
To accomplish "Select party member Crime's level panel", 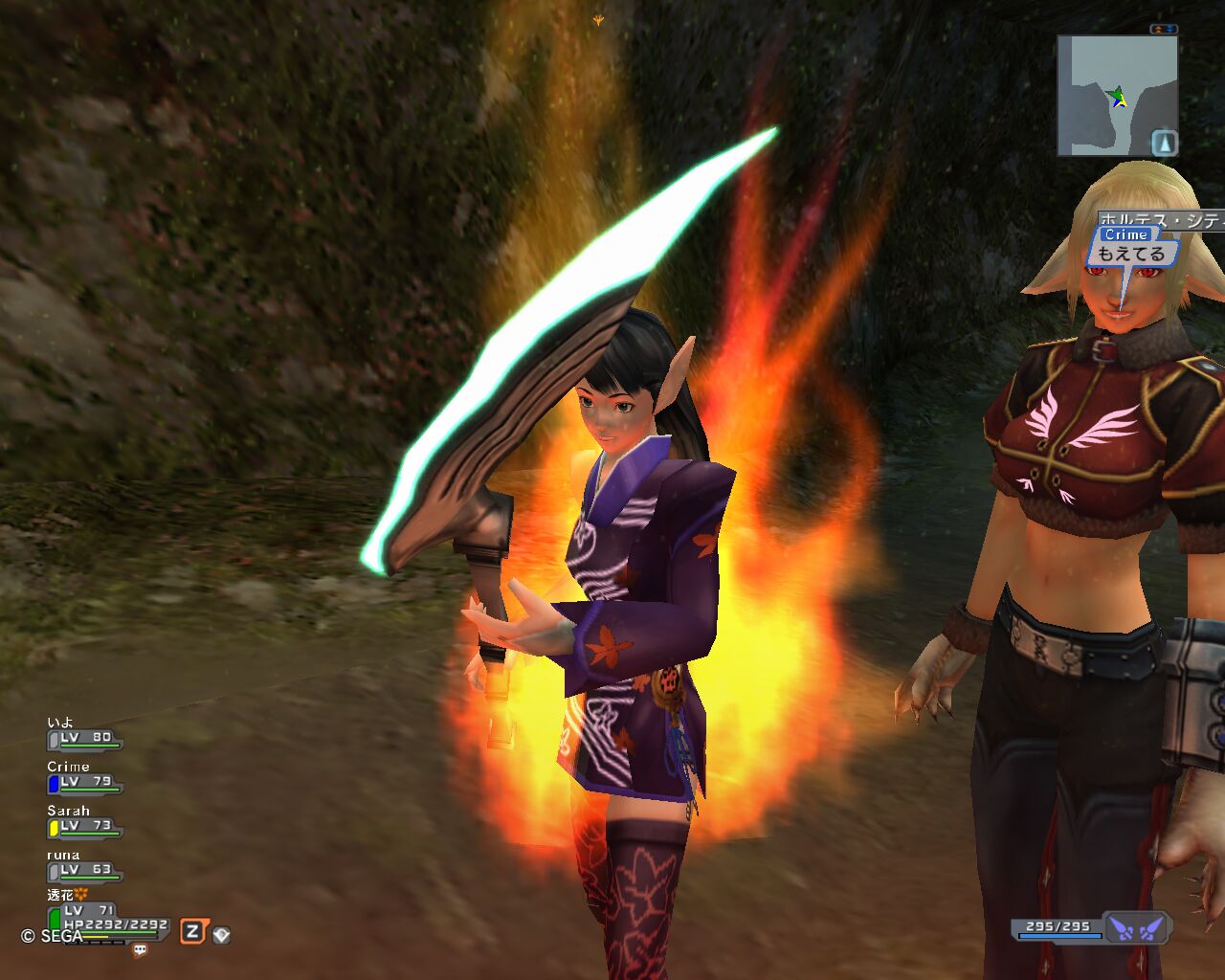I will click(84, 782).
